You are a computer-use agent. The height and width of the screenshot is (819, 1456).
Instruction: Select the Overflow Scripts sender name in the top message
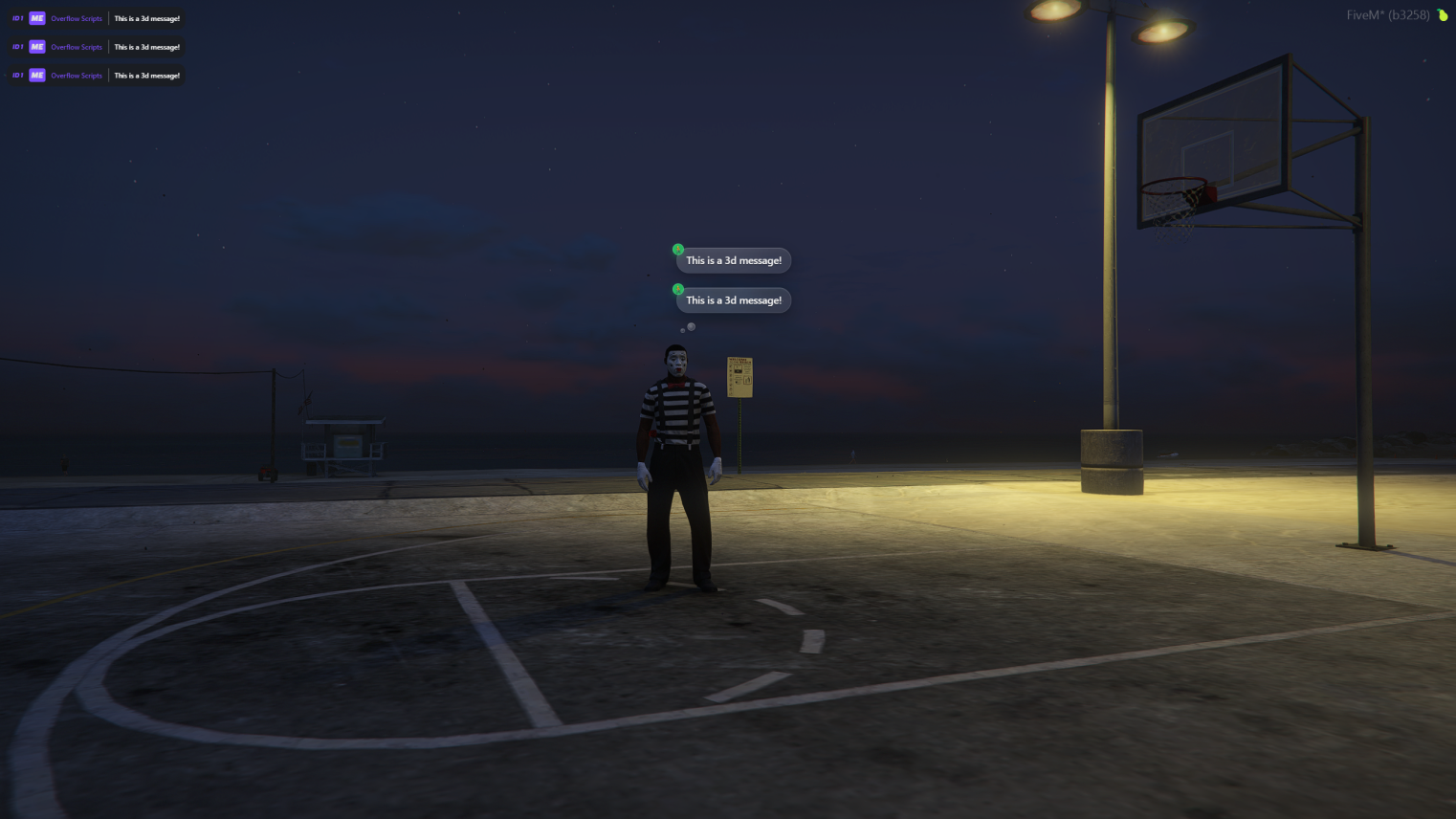click(x=75, y=17)
